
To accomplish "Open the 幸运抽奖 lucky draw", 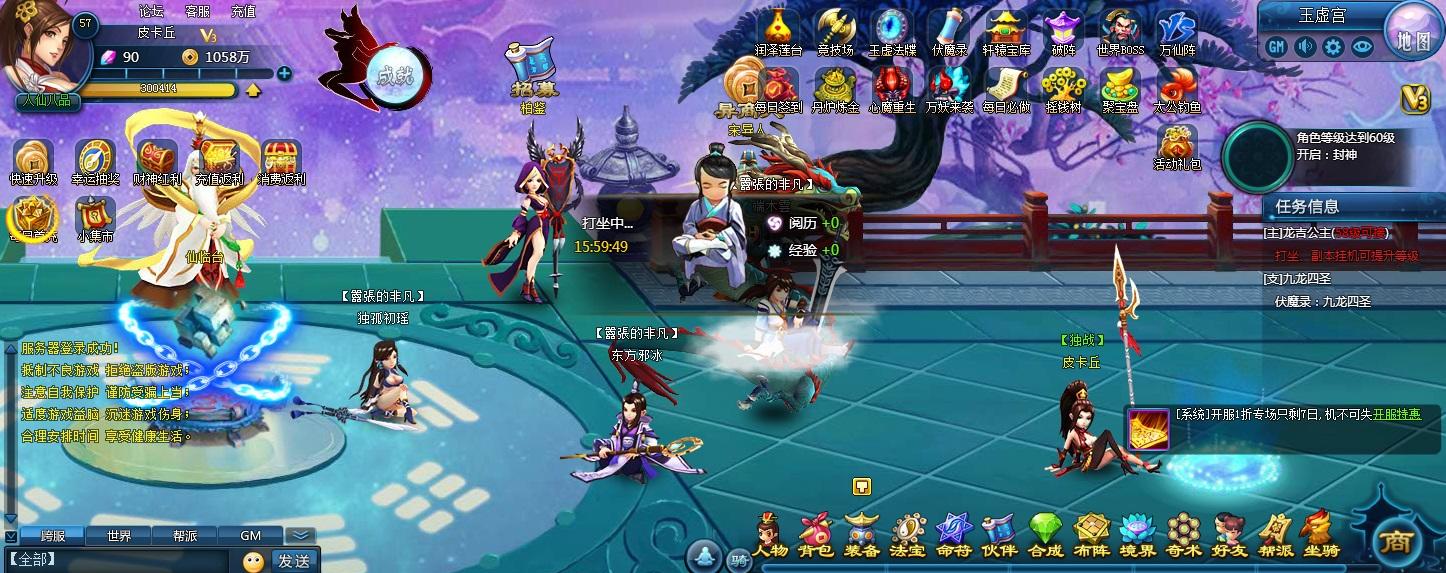I will tap(95, 163).
